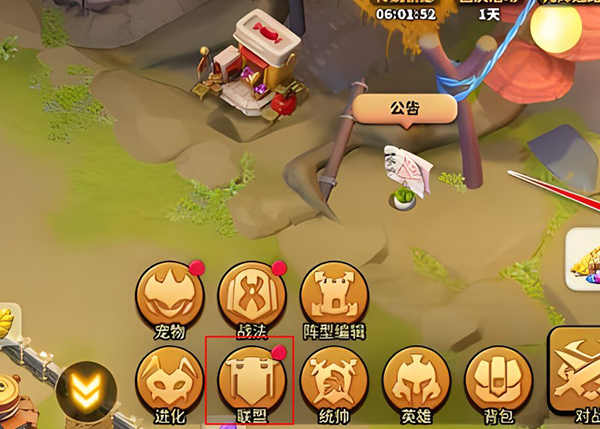Viewport: 600px width, 429px height.
Task: Open the 进化 (Evolution) menu
Action: [x=169, y=382]
